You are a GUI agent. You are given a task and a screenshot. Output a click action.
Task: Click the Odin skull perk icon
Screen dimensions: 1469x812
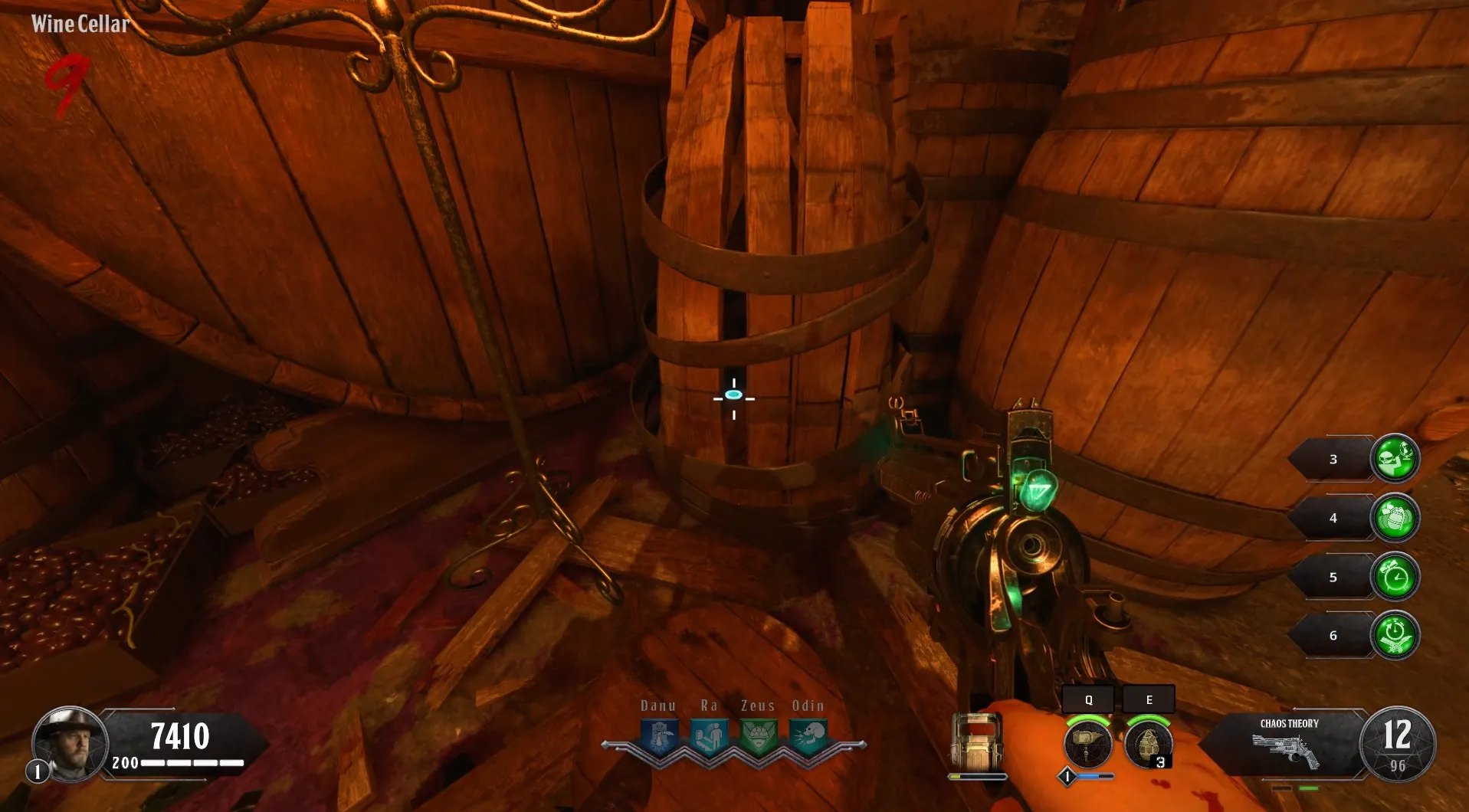pos(808,737)
